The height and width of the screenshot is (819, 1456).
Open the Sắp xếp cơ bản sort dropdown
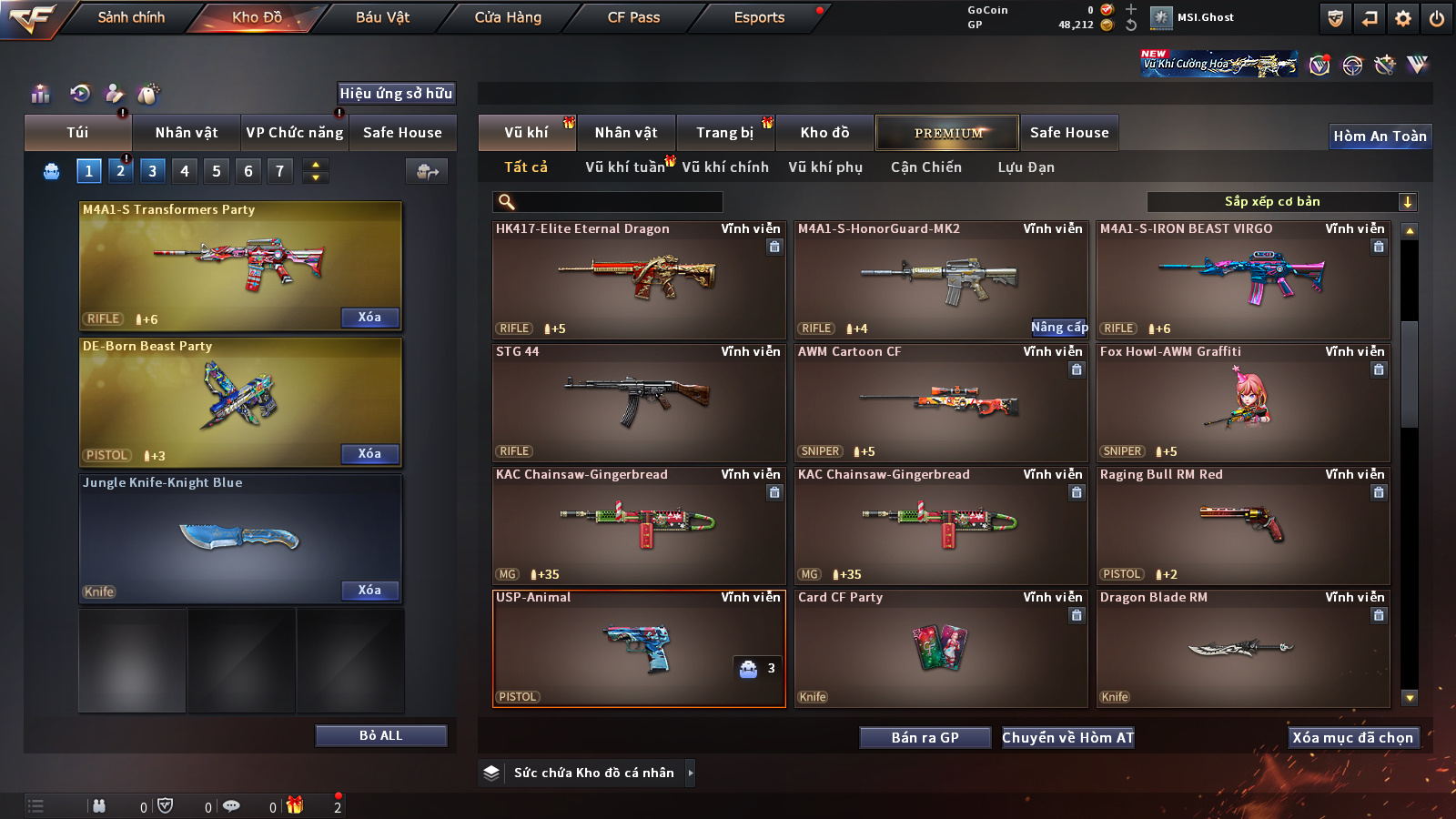(x=1281, y=202)
